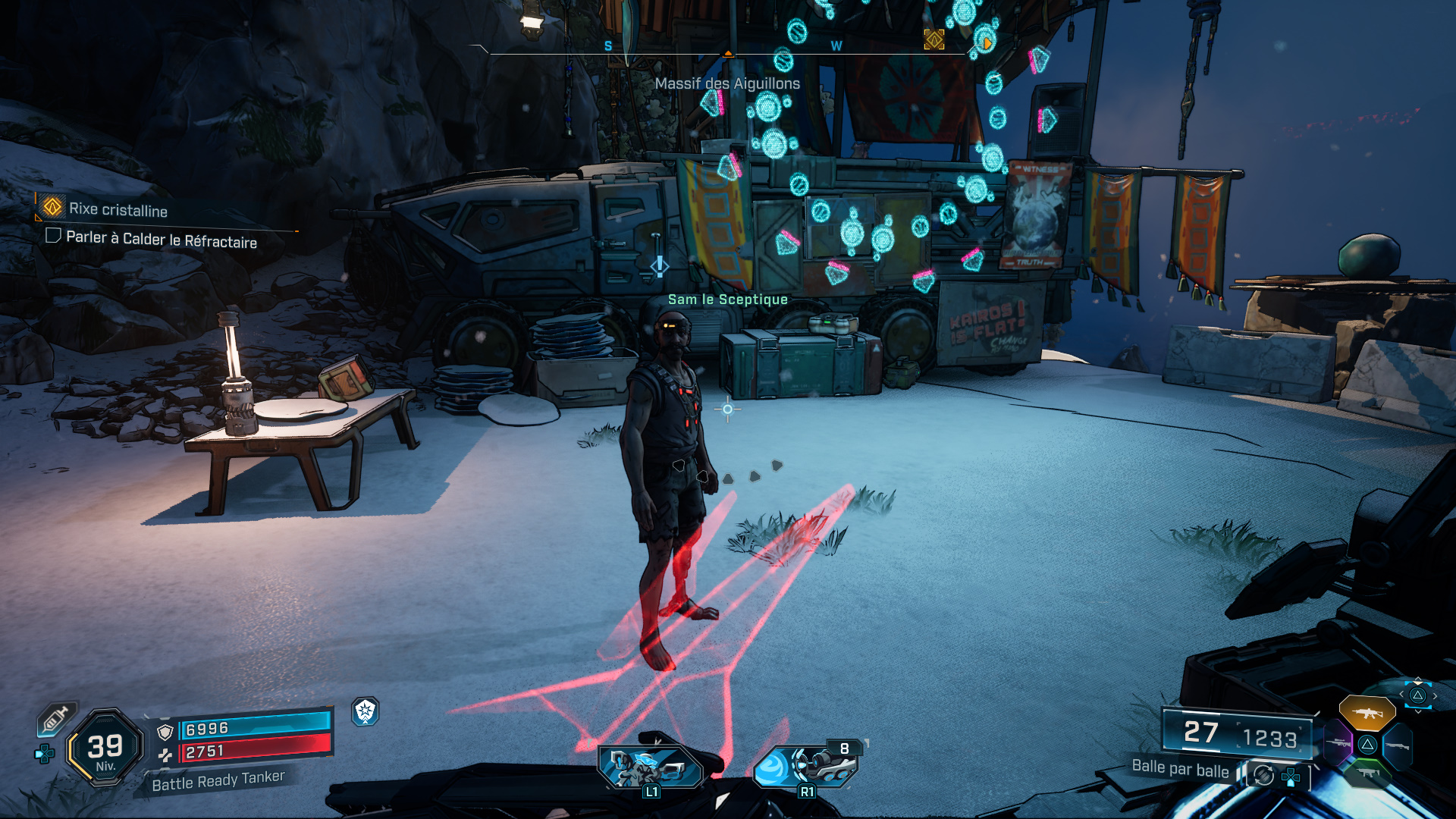Use the syringe repkit icon
The image size is (1456, 819).
click(x=56, y=717)
